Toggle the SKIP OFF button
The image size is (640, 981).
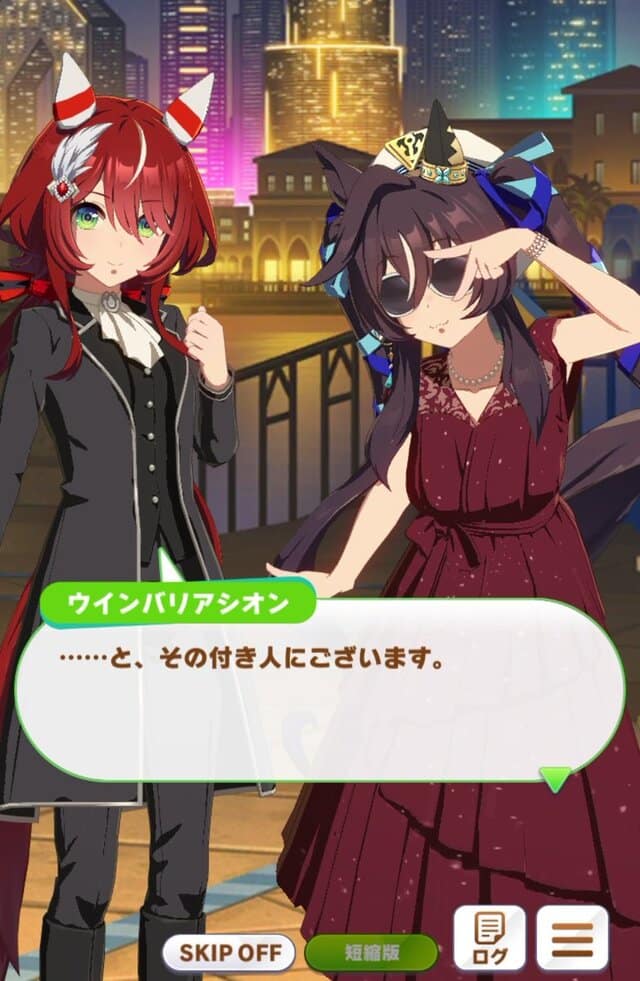230,951
